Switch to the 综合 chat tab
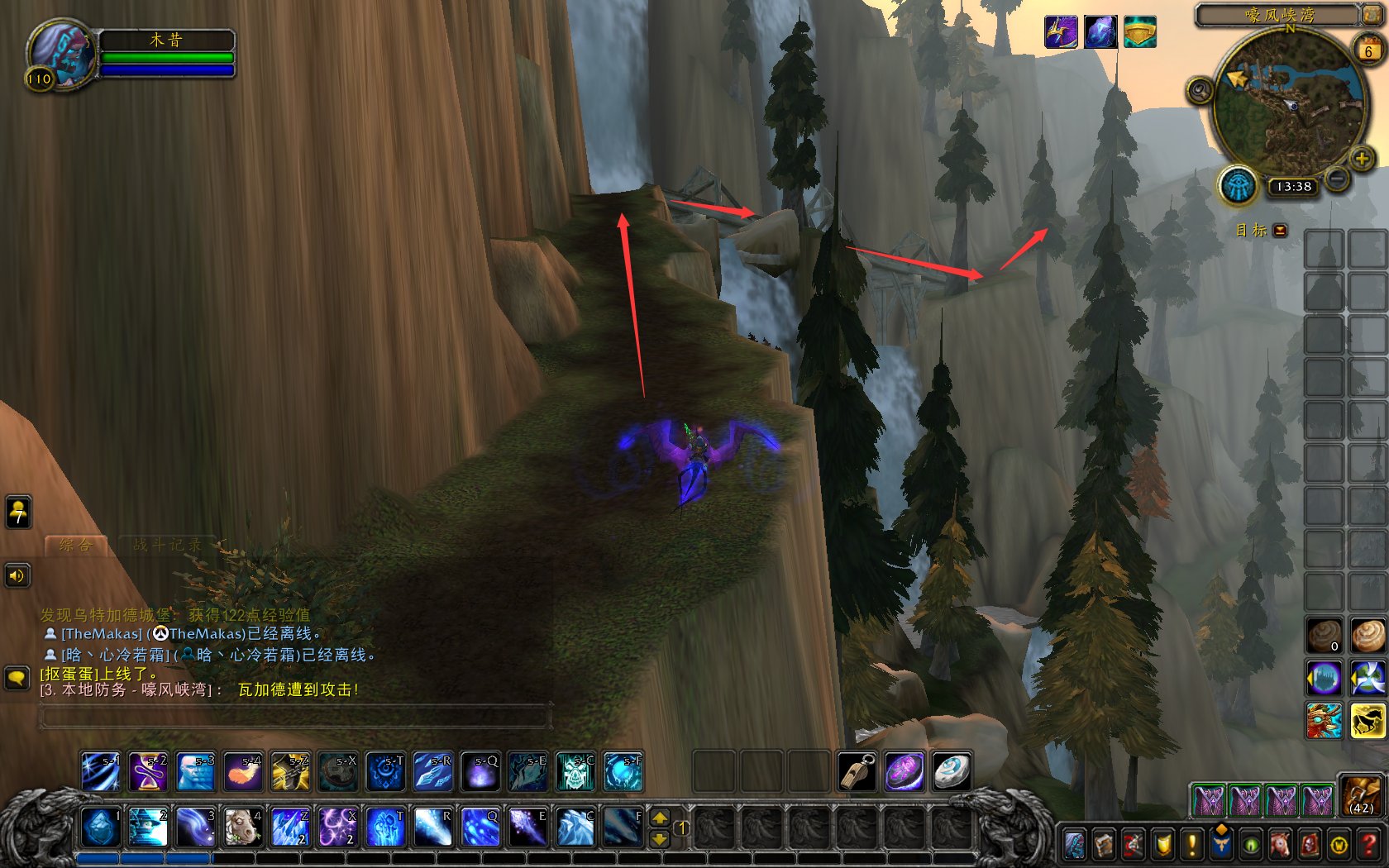1389x868 pixels. pos(76,545)
